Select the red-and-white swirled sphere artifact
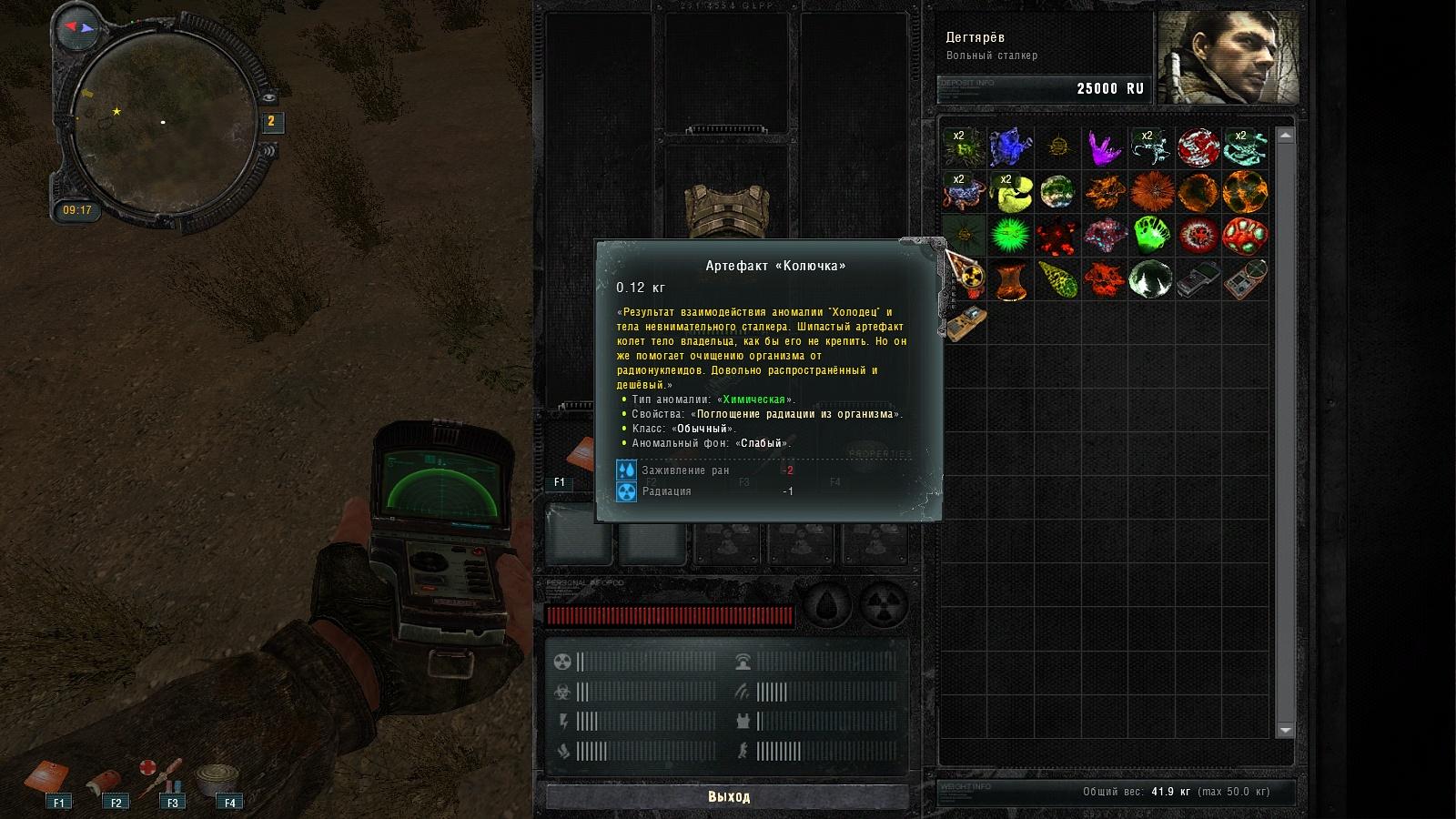The image size is (1456, 819). coord(1198,147)
